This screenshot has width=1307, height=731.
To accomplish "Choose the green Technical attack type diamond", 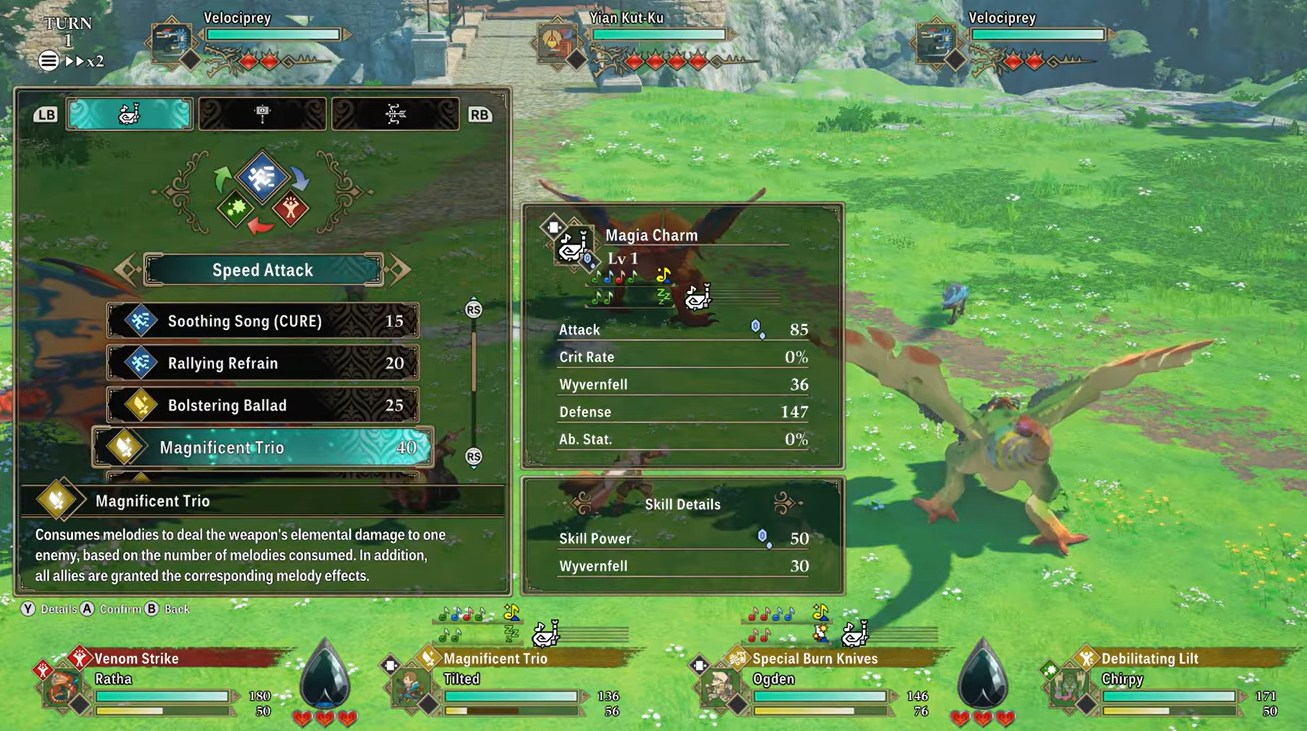I will pos(238,208).
